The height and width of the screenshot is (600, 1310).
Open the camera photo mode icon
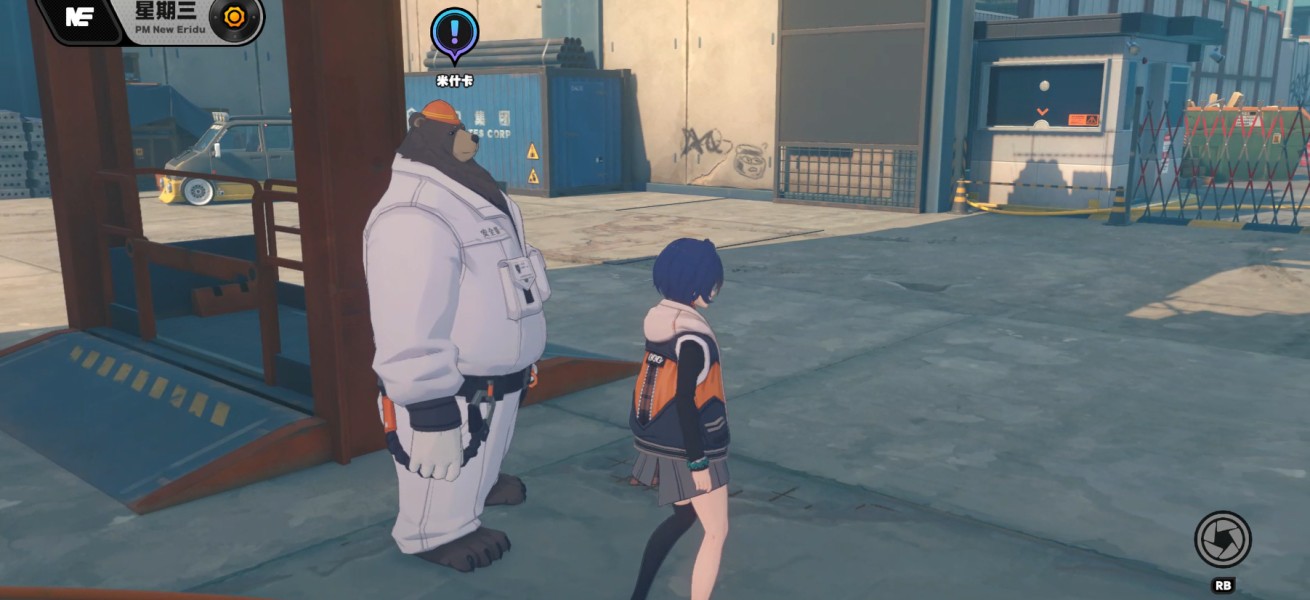click(x=1222, y=540)
